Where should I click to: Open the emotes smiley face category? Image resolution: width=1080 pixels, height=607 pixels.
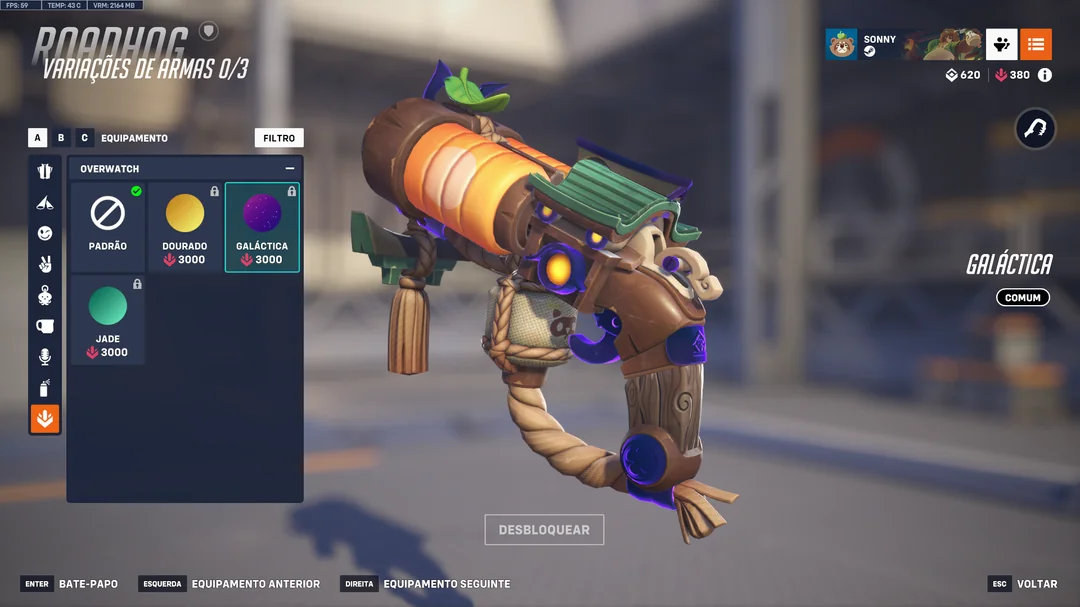coord(45,233)
